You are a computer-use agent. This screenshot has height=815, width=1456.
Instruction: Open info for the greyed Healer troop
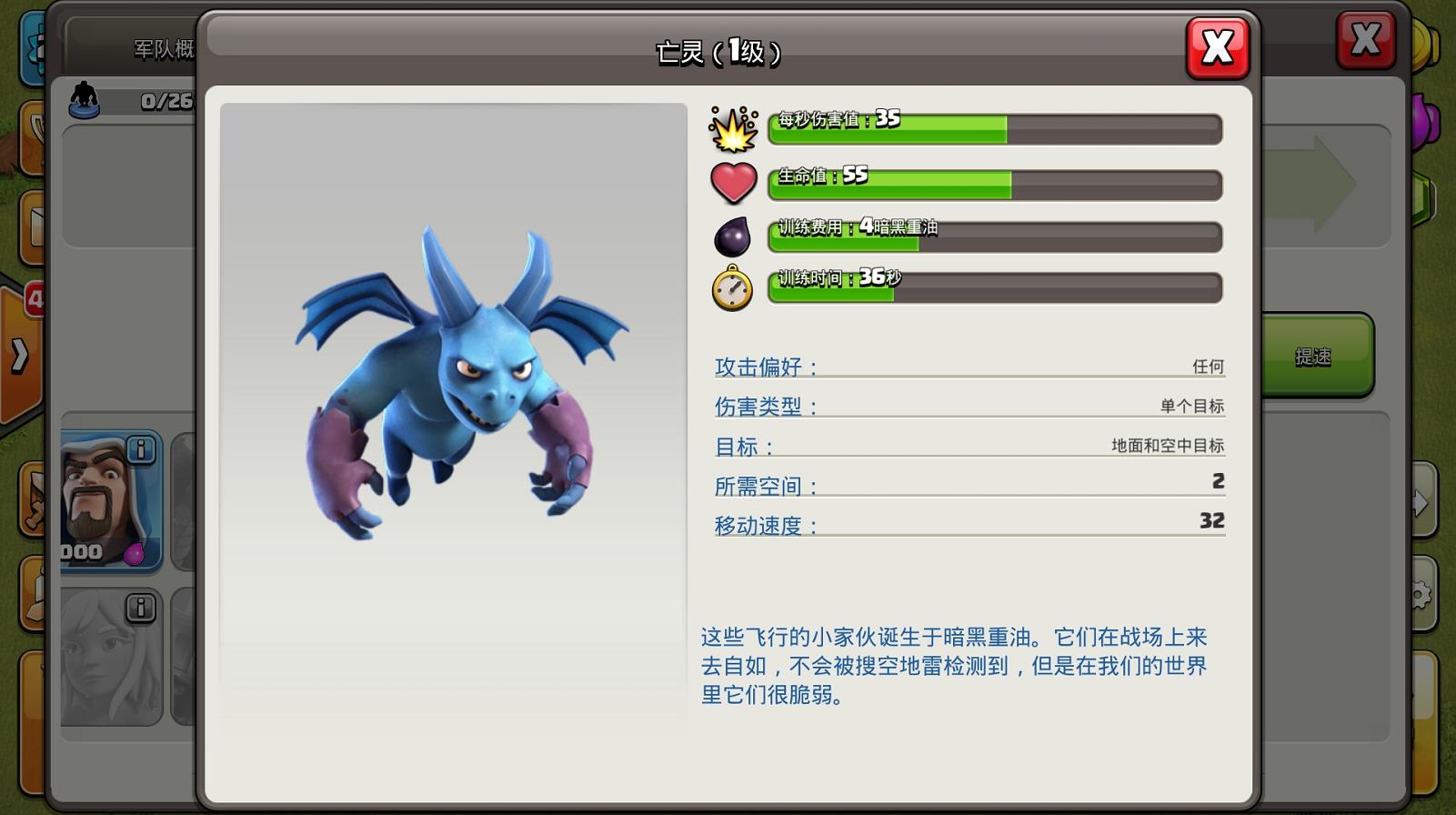pos(140,607)
